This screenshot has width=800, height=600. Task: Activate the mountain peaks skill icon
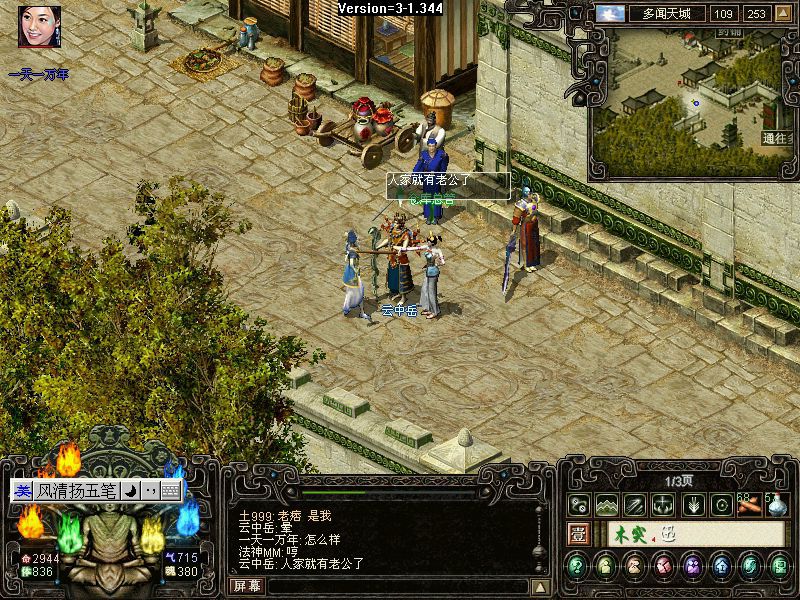click(607, 505)
